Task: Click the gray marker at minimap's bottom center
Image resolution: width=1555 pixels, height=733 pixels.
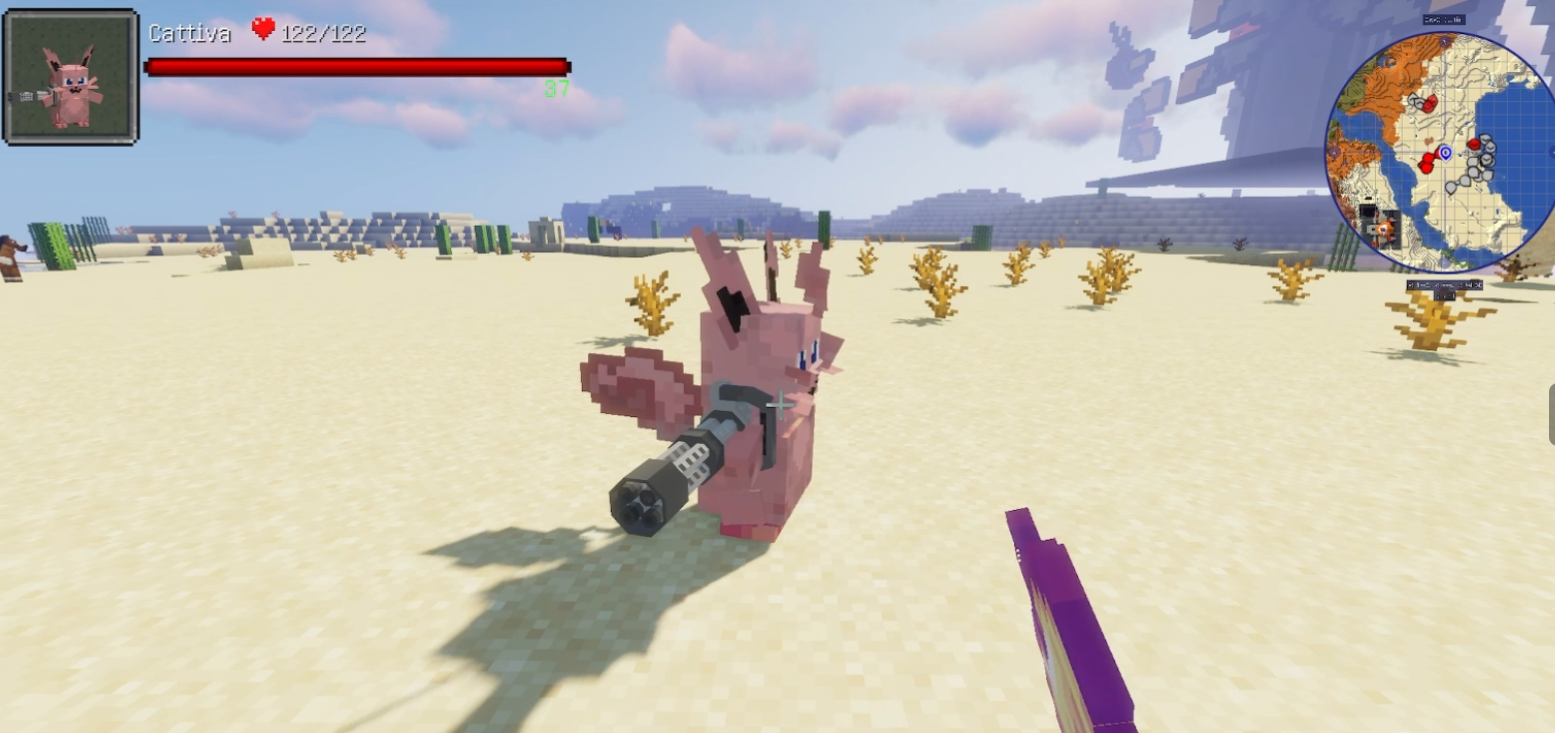Action: 1451,188
